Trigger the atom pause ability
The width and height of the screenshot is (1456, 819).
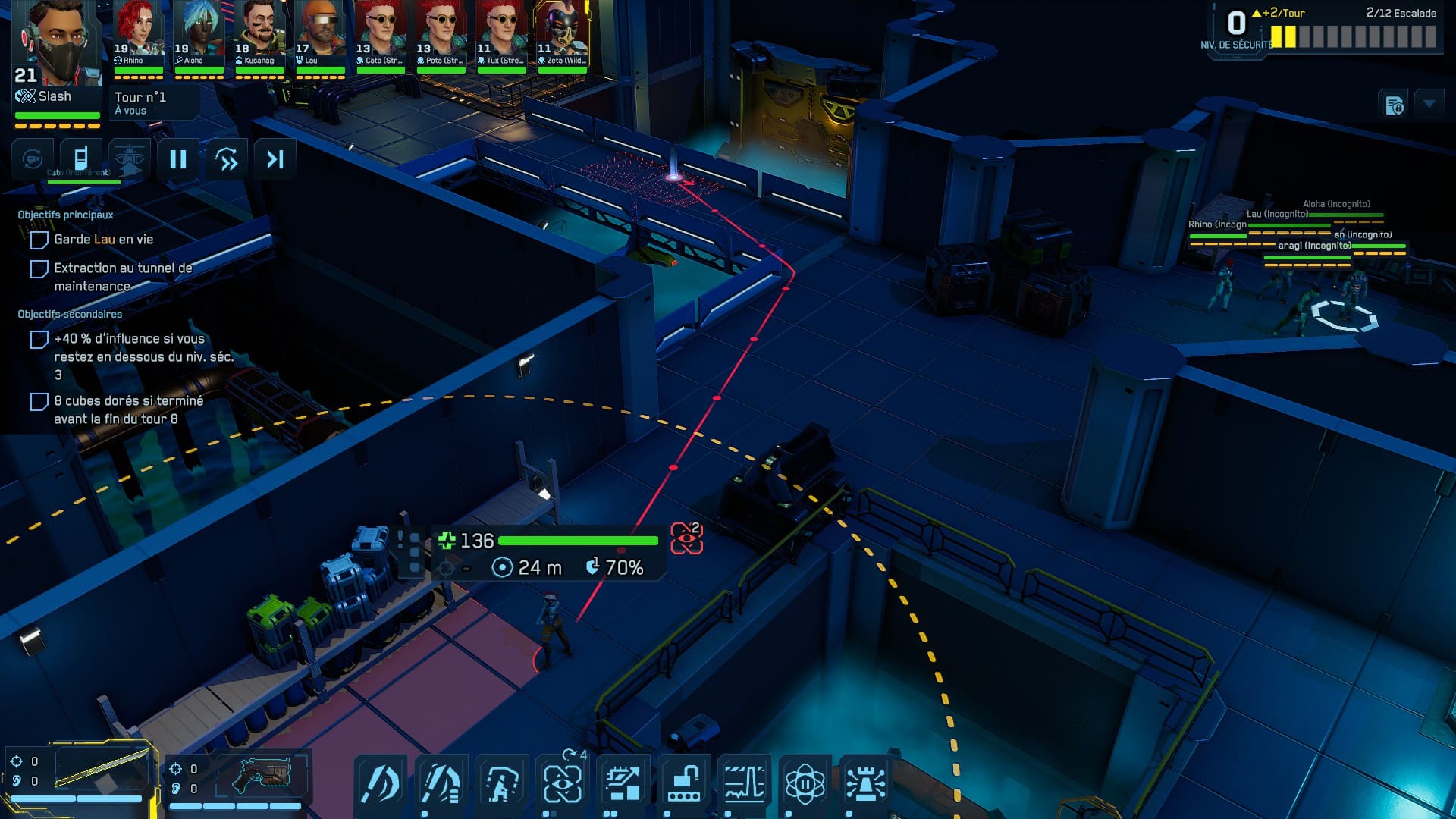coord(805,783)
